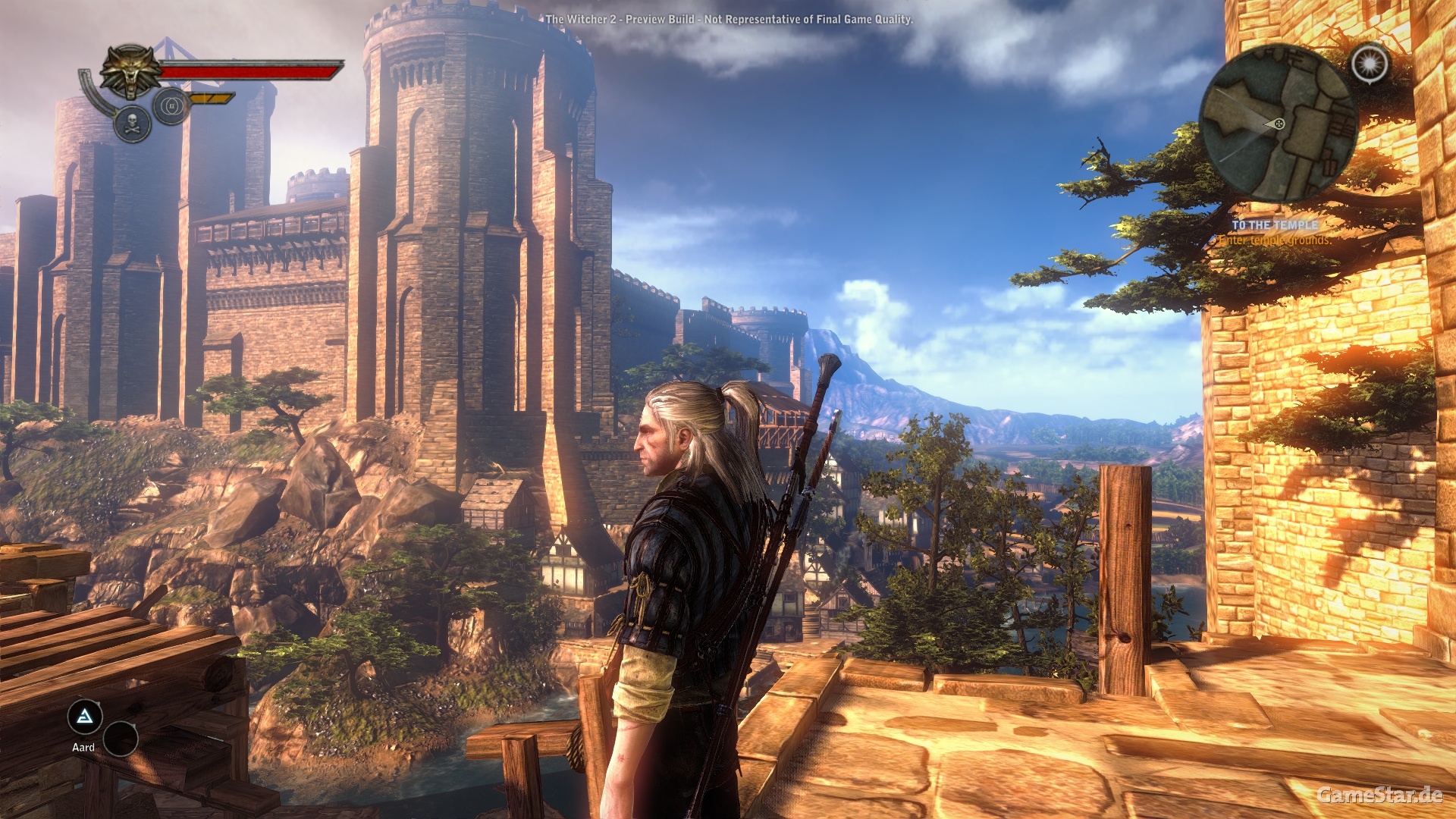The image size is (1456, 819).
Task: Select the empty round slot beside Aard
Action: tap(121, 739)
